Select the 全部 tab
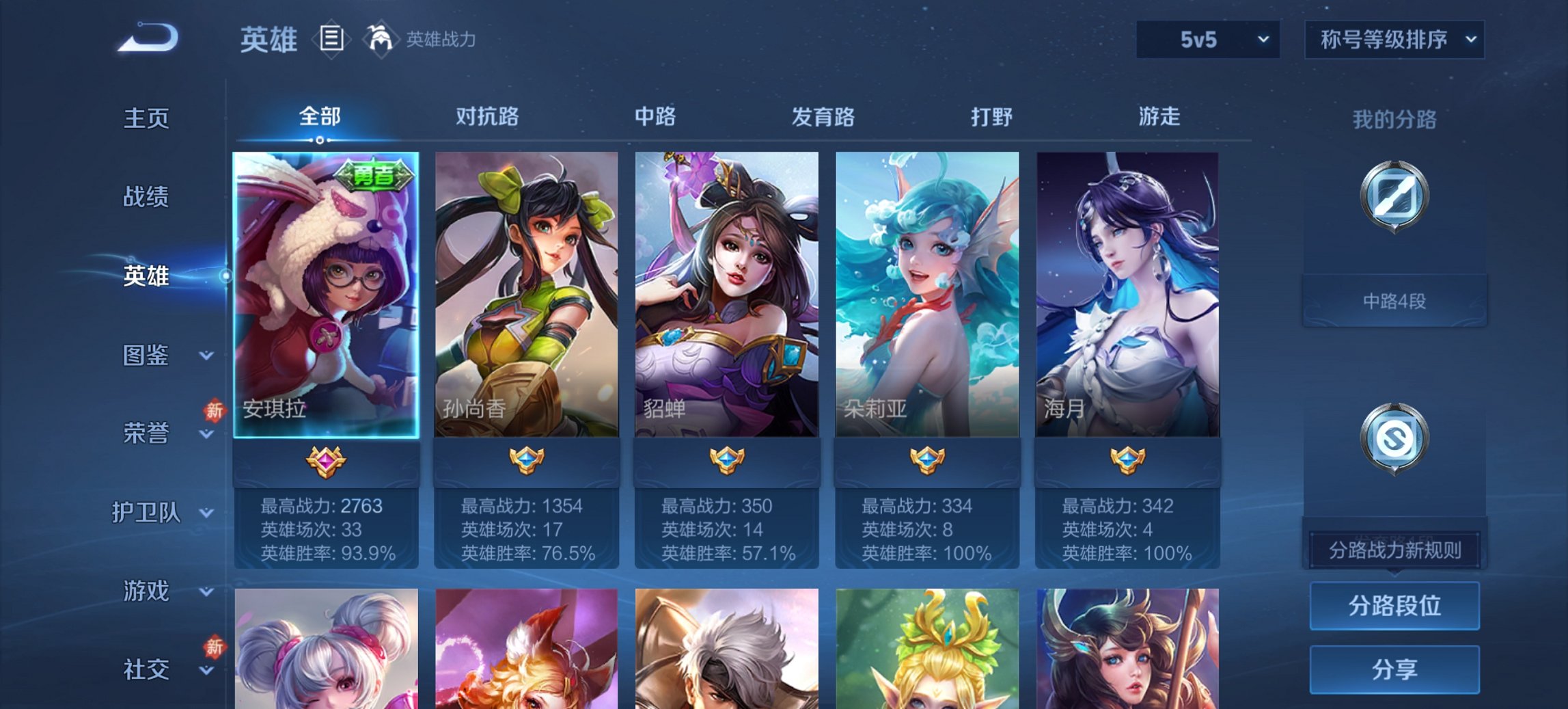 319,117
